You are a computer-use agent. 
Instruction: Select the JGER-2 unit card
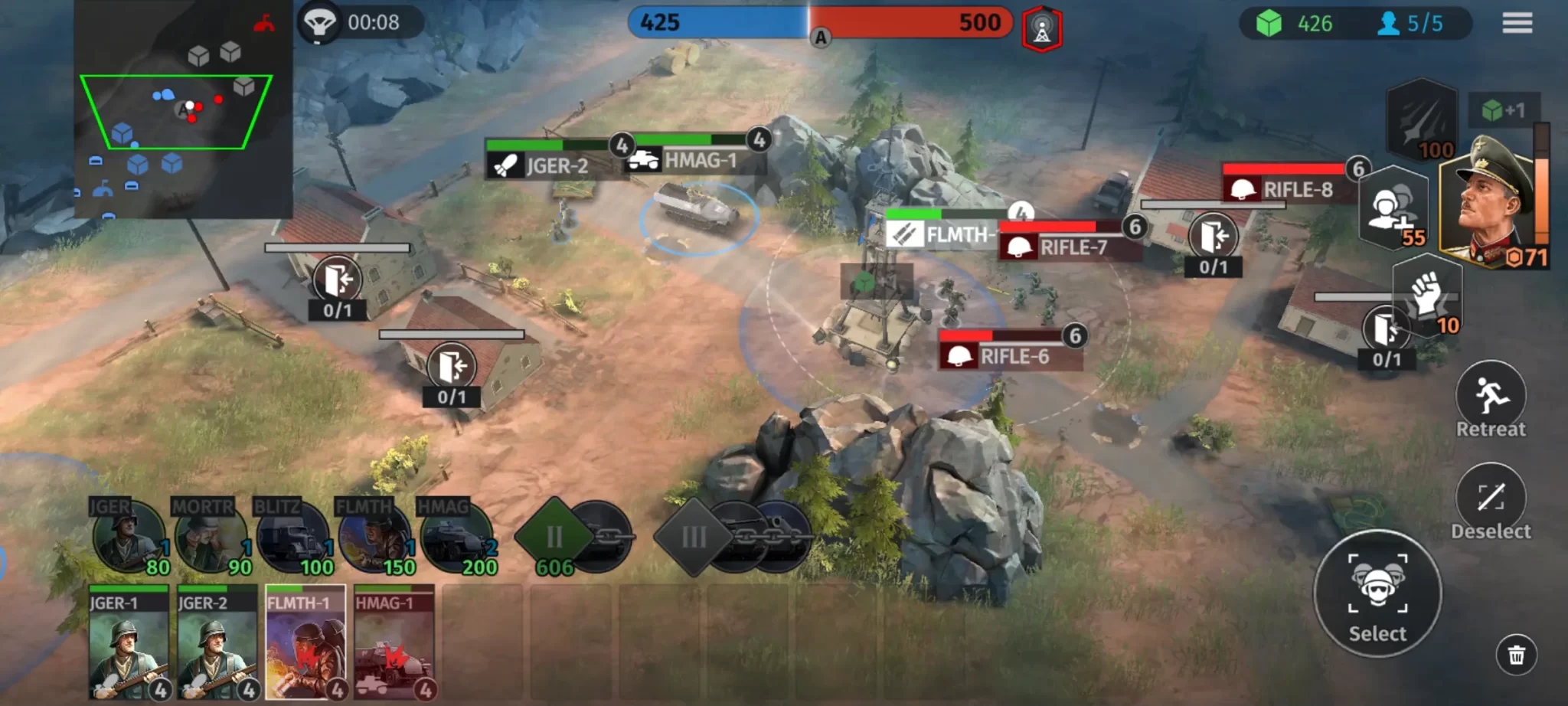217,642
